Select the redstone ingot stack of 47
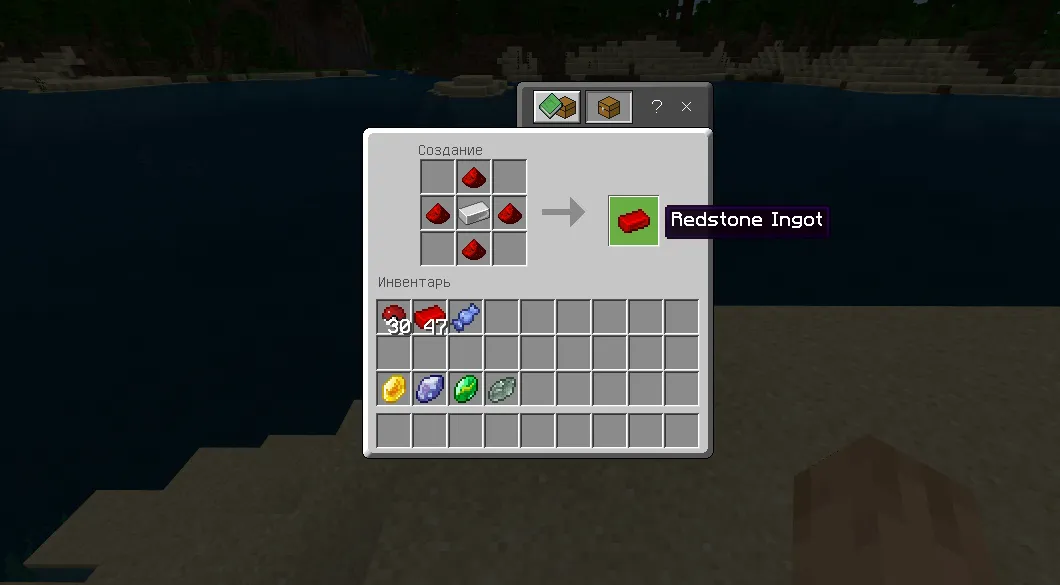 pos(430,317)
